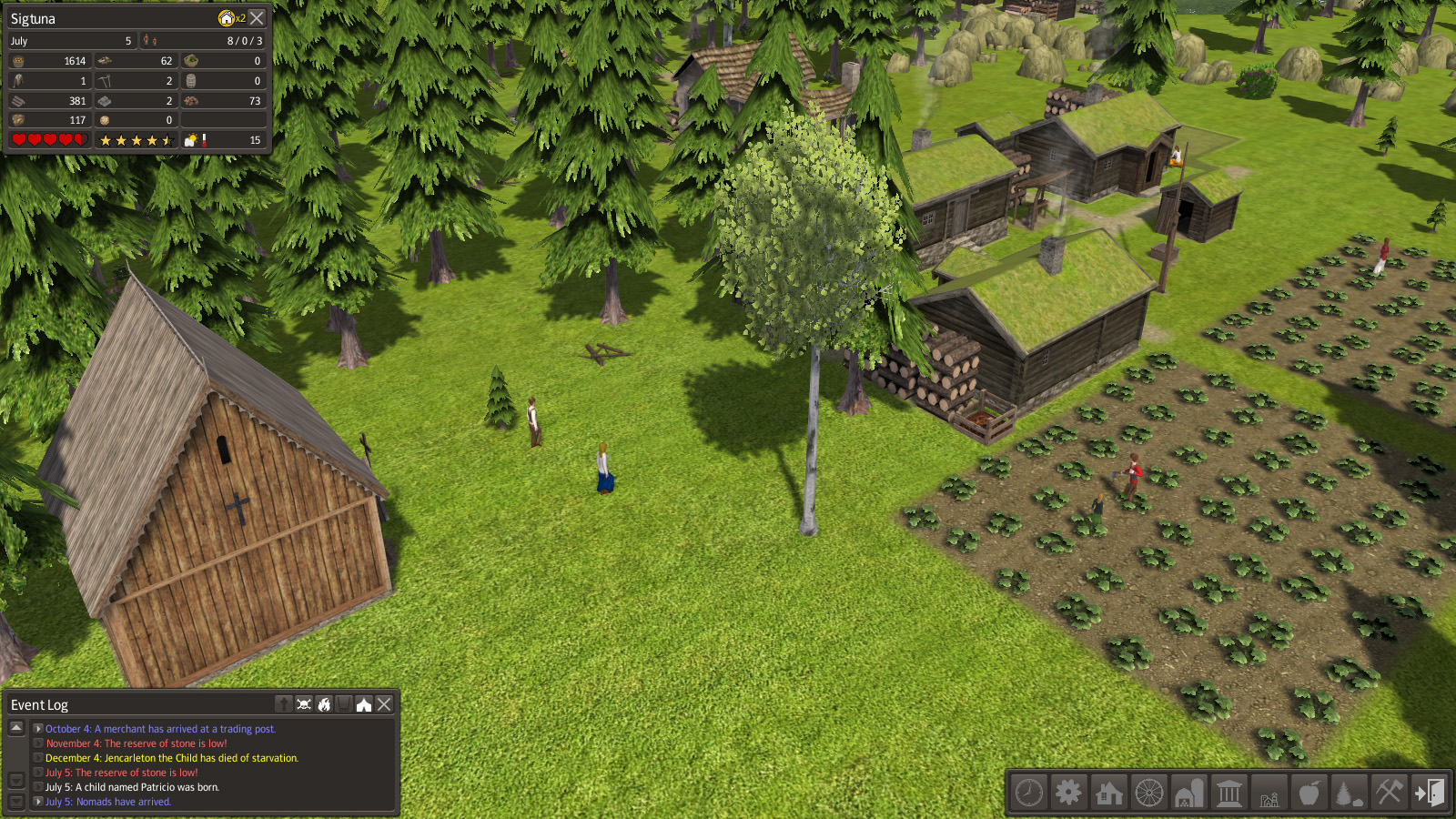
Task: Open the pickaxe and axe removal menu
Action: [1389, 793]
